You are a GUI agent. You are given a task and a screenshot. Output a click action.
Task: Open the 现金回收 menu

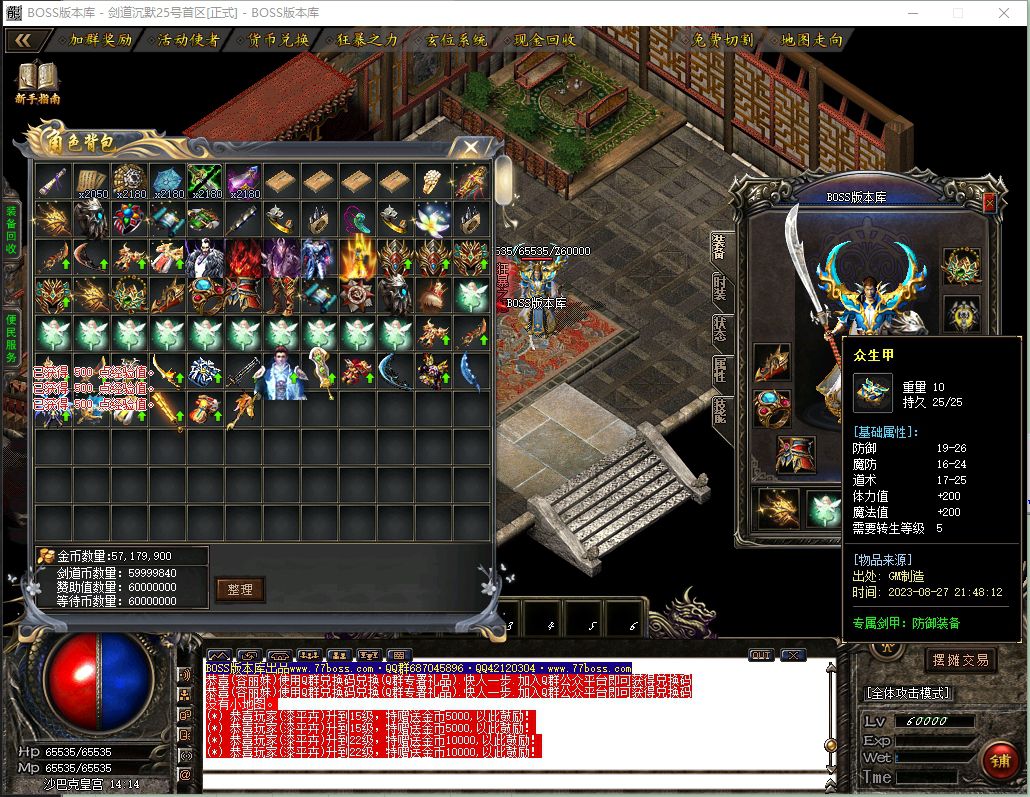(544, 41)
